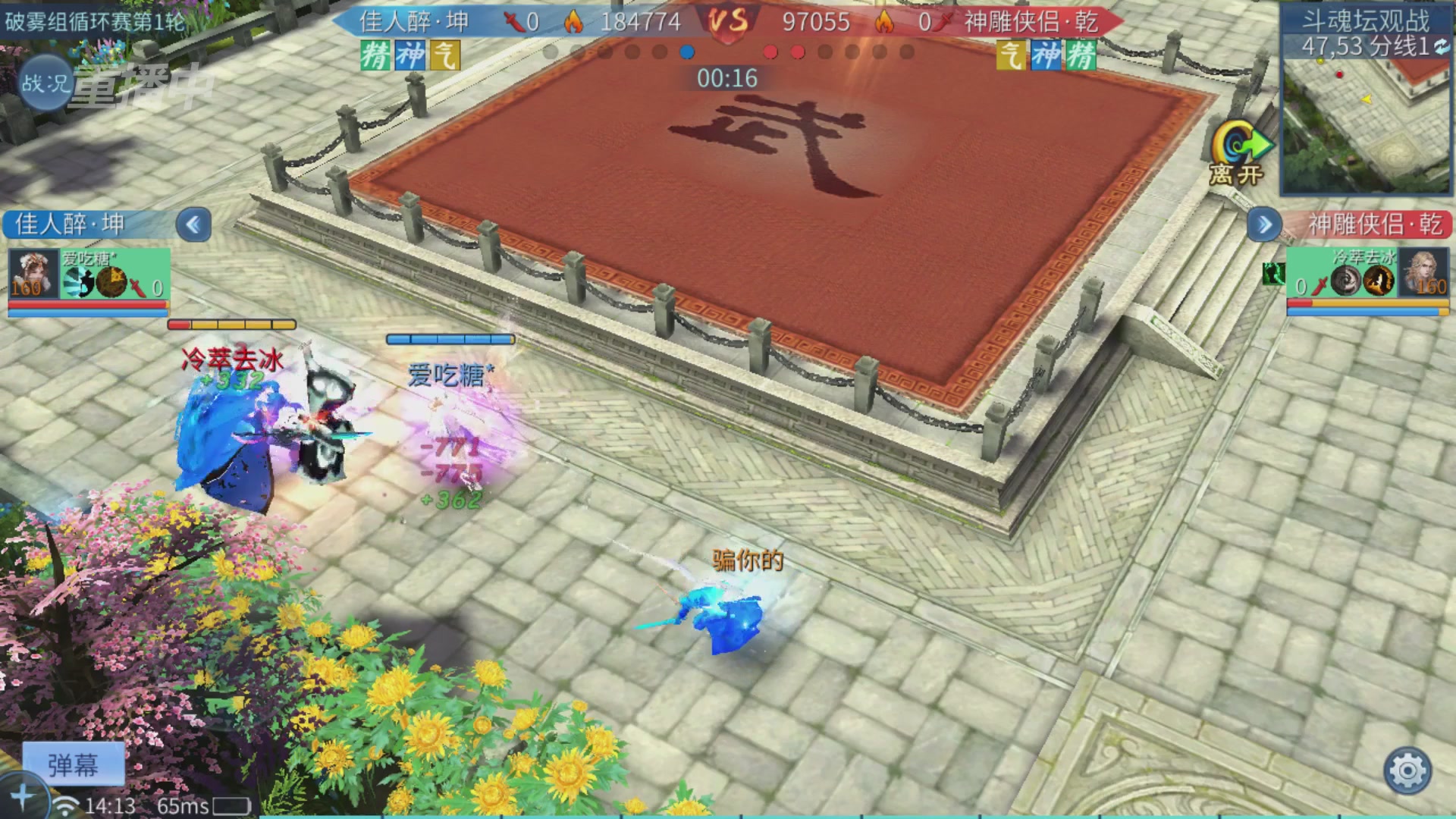Screen dimensions: 1456x819
Task: Collapse the 佳人醉·坤 player panel with its chevron
Action: (193, 226)
